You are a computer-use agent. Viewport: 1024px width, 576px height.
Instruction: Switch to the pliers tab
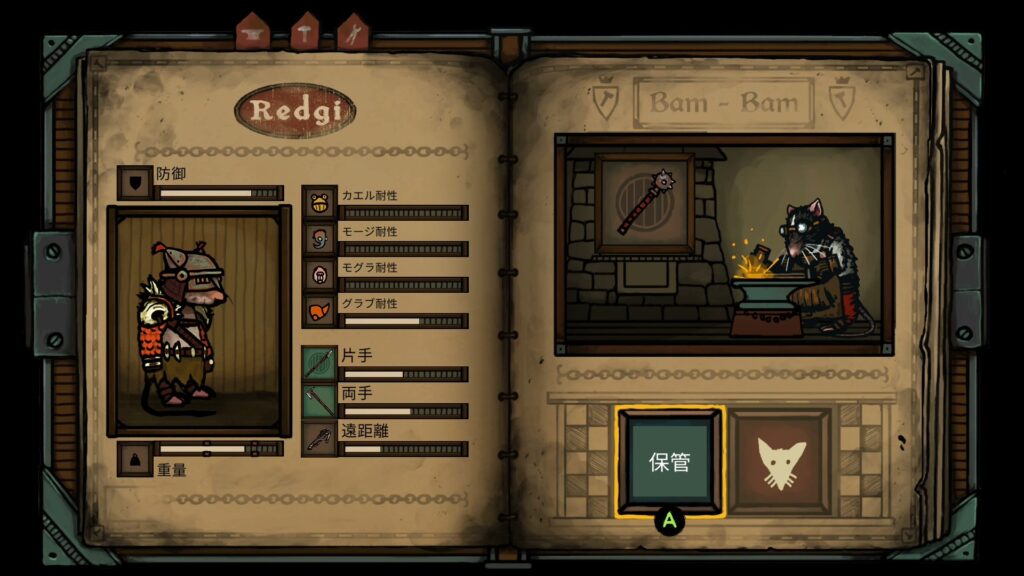pos(353,32)
